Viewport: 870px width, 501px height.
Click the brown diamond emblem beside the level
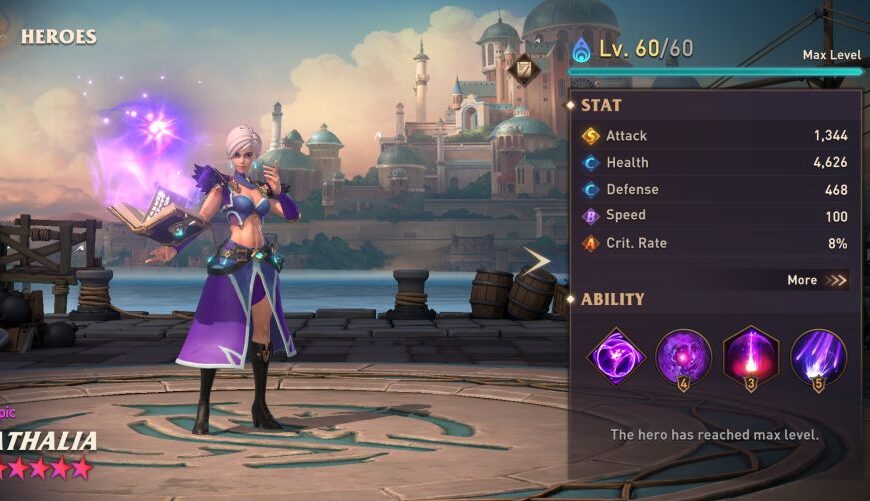[523, 70]
